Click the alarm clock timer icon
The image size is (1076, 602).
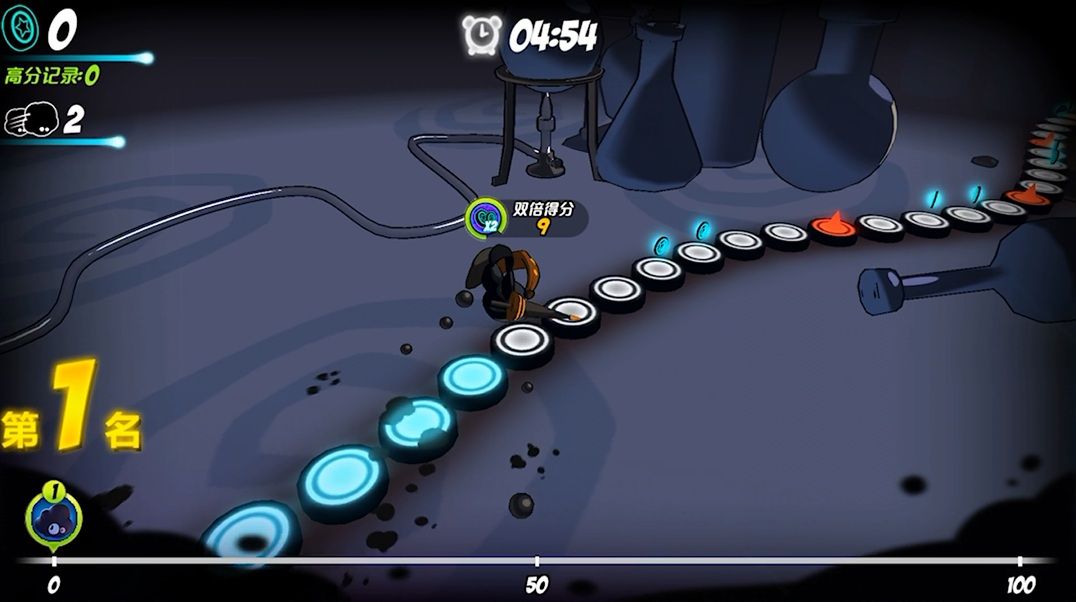481,35
